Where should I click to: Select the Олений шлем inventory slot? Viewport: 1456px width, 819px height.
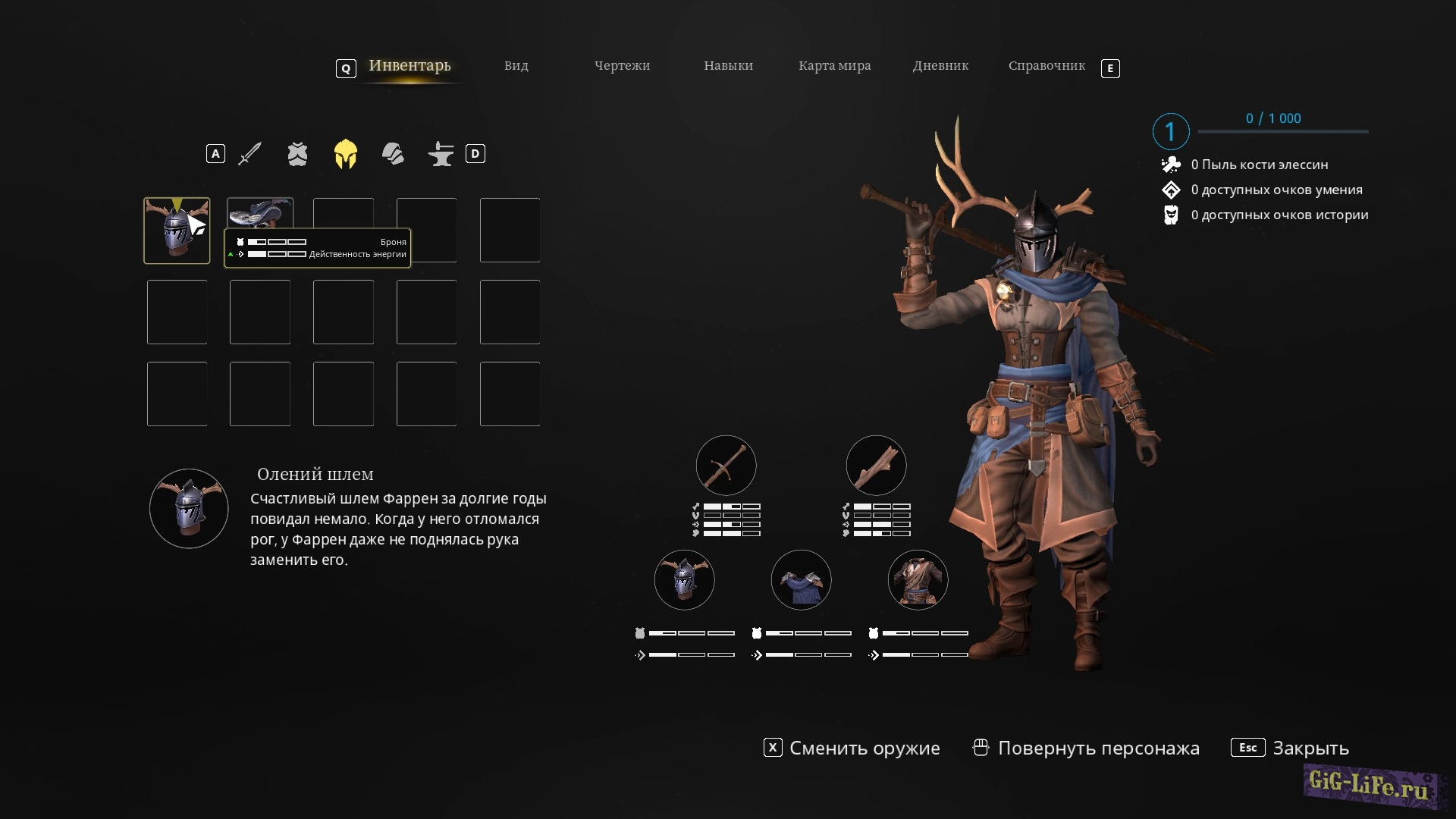pos(177,231)
